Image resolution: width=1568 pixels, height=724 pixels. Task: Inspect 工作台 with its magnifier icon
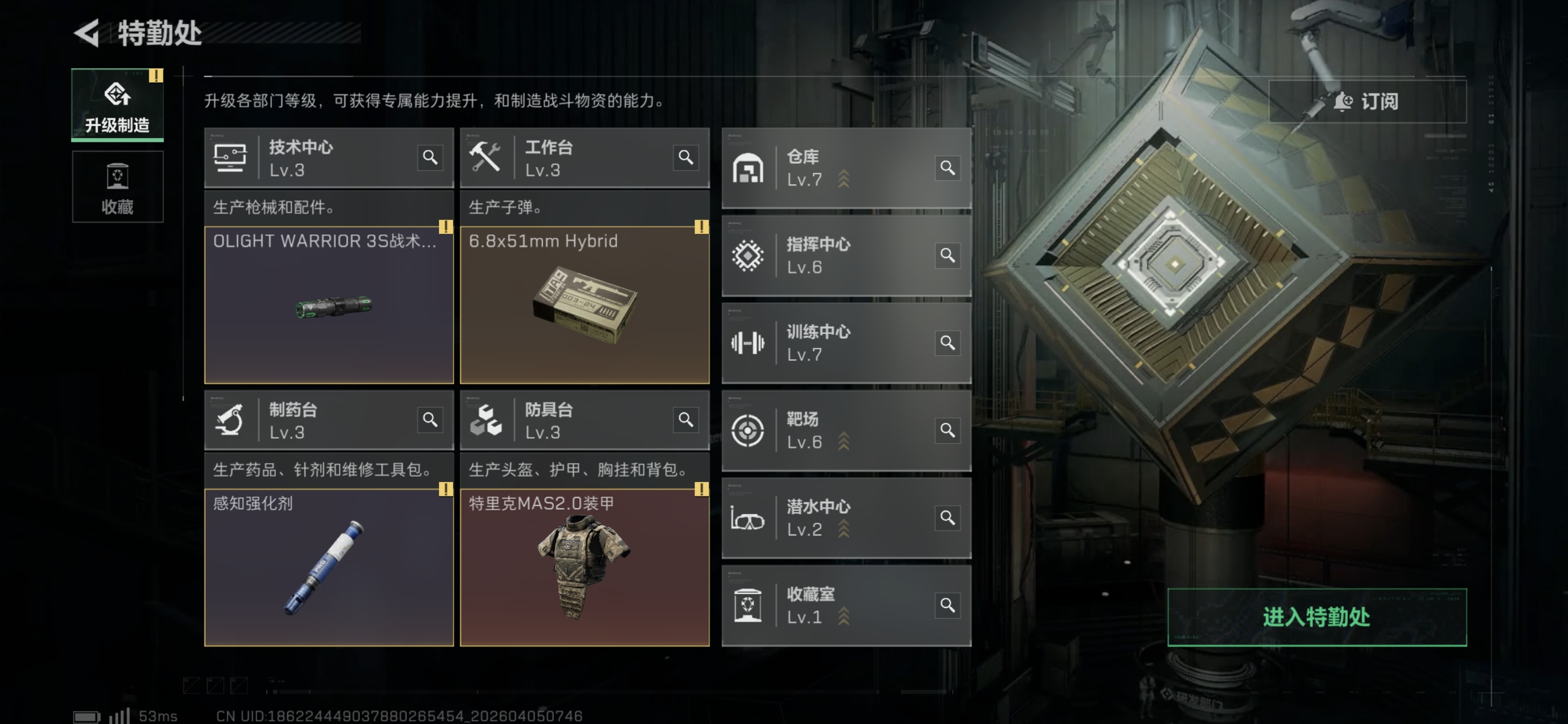click(x=686, y=158)
